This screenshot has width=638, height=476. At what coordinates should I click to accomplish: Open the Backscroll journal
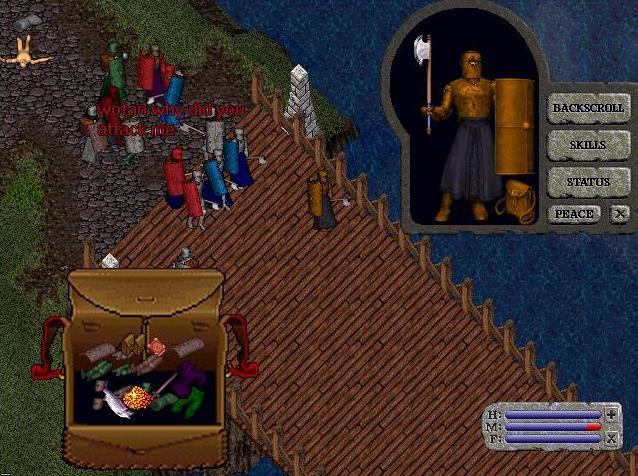coord(588,107)
